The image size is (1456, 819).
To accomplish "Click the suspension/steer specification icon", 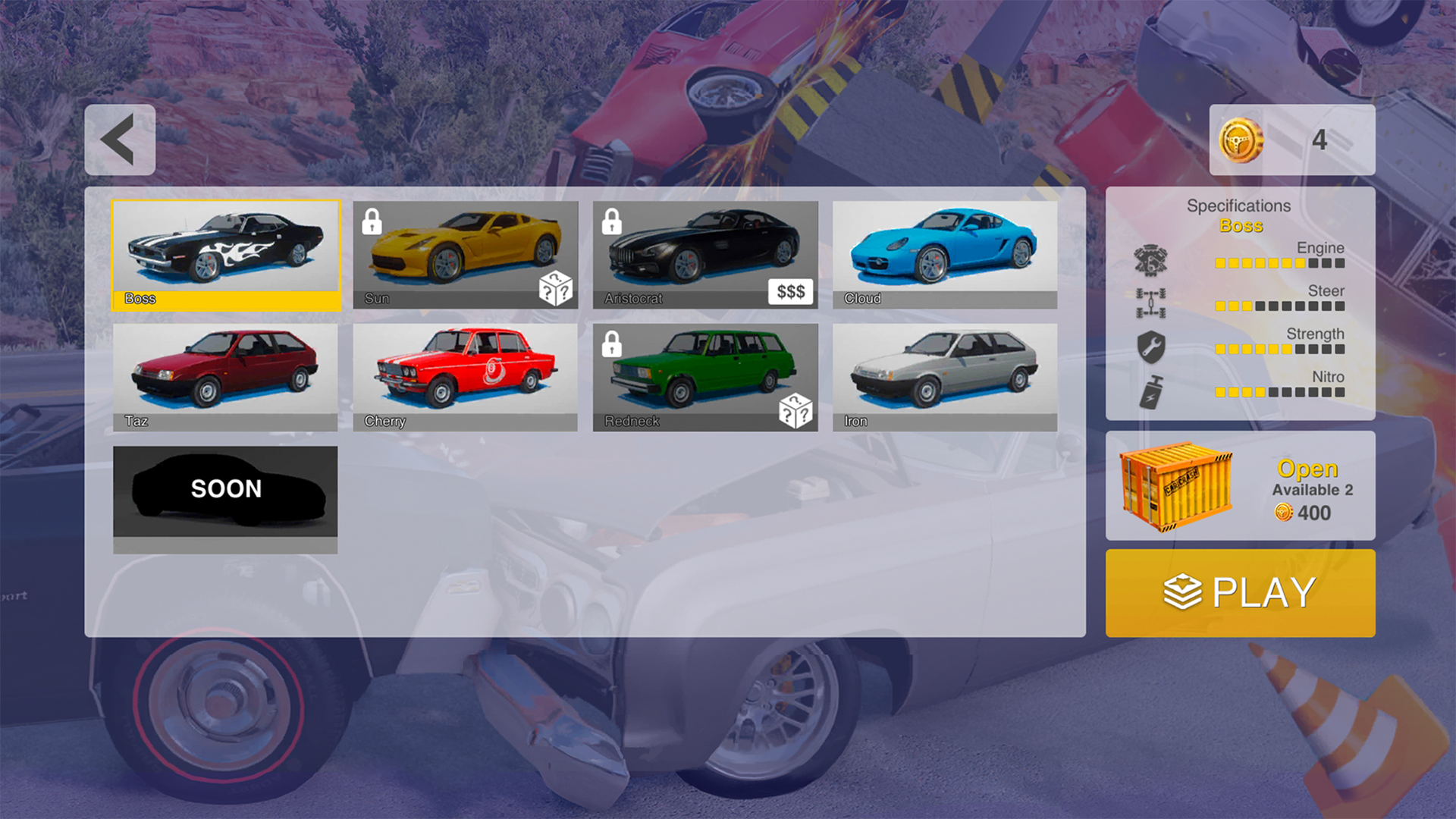I will click(x=1150, y=303).
